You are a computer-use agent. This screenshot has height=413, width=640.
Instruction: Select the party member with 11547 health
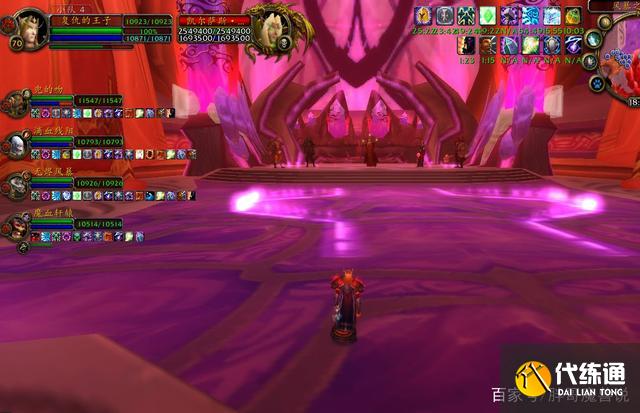tap(16, 103)
